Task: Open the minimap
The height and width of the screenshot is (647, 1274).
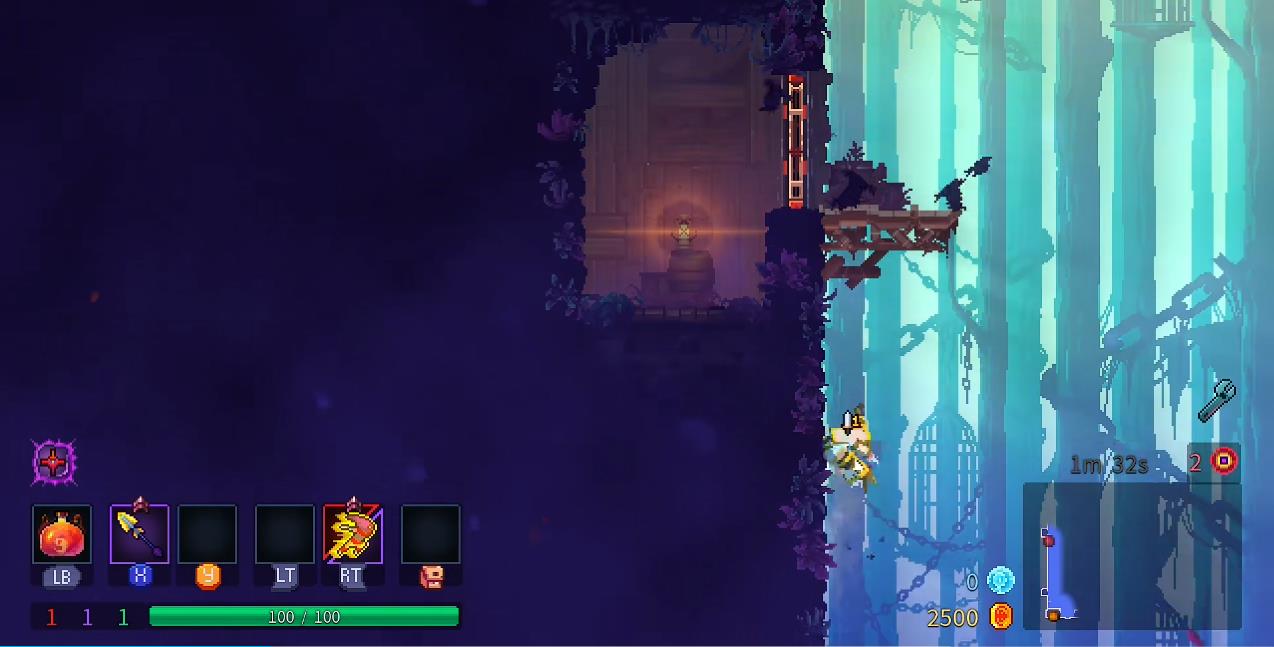Action: tap(1131, 556)
